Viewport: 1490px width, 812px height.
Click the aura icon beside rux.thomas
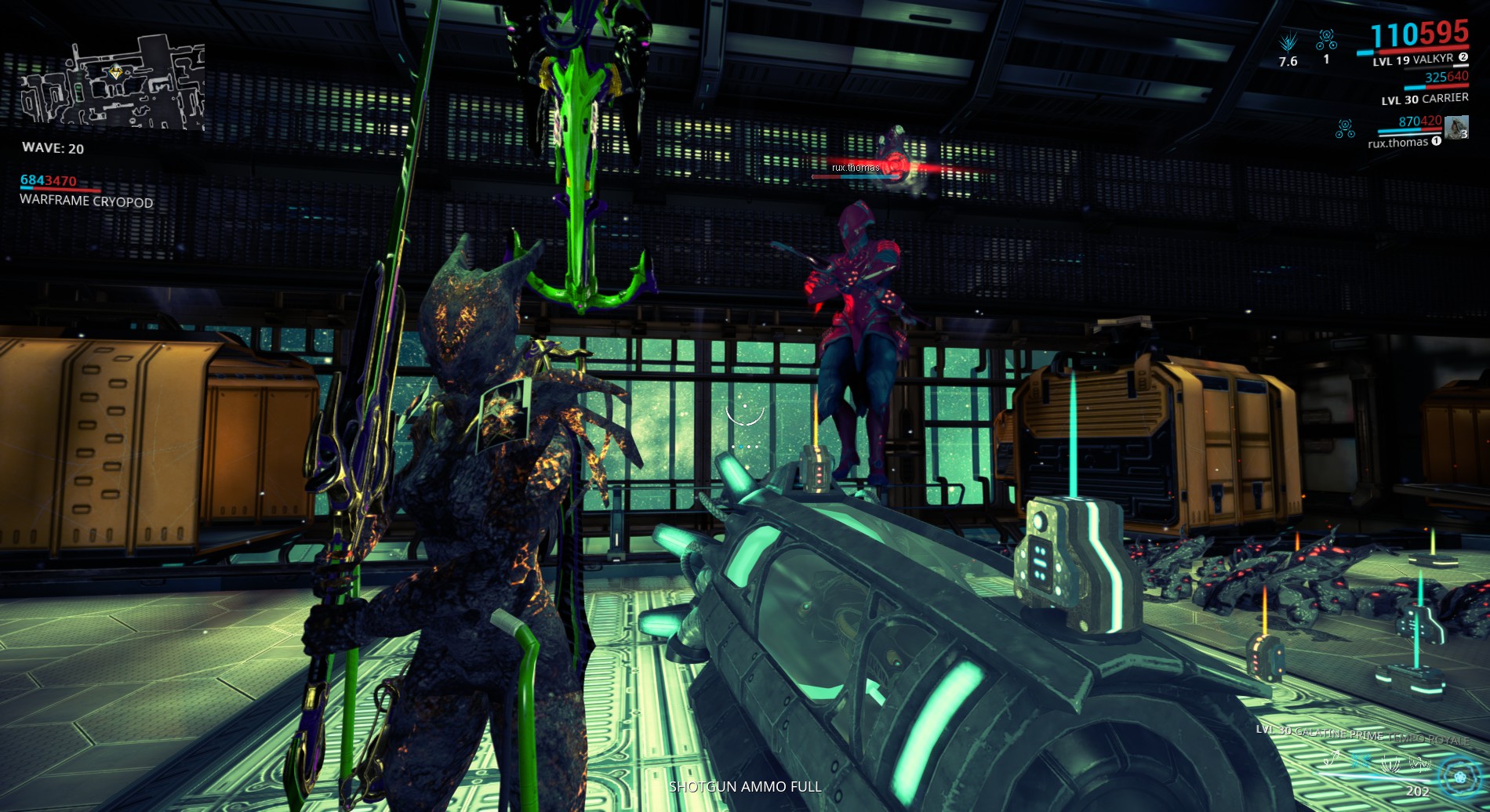(1345, 129)
